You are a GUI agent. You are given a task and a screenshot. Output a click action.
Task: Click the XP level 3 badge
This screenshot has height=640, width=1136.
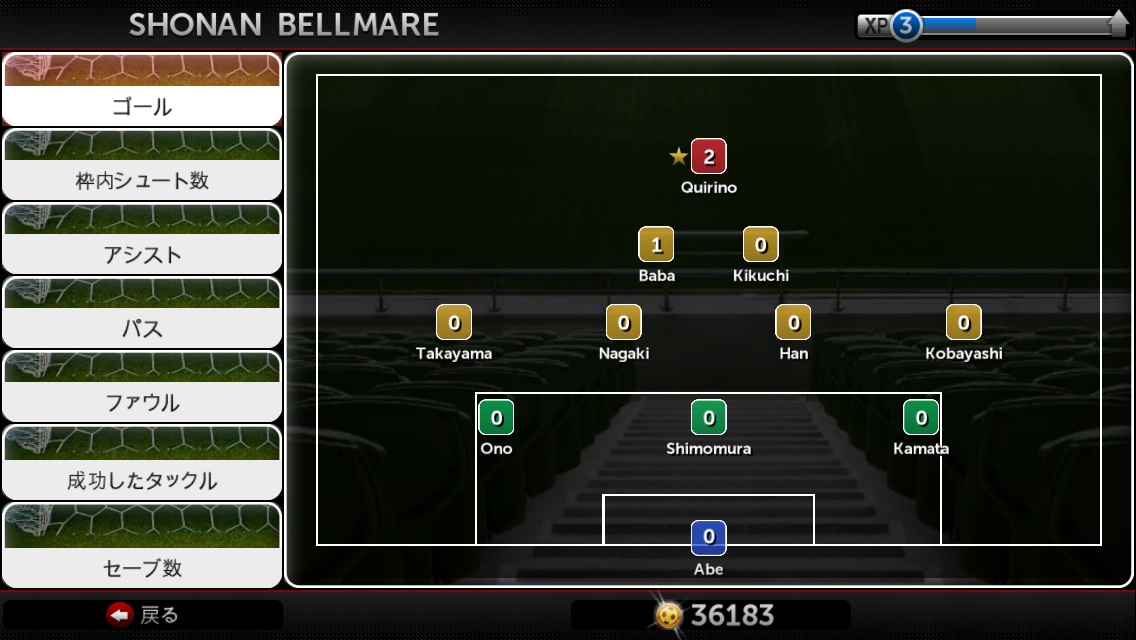(906, 26)
